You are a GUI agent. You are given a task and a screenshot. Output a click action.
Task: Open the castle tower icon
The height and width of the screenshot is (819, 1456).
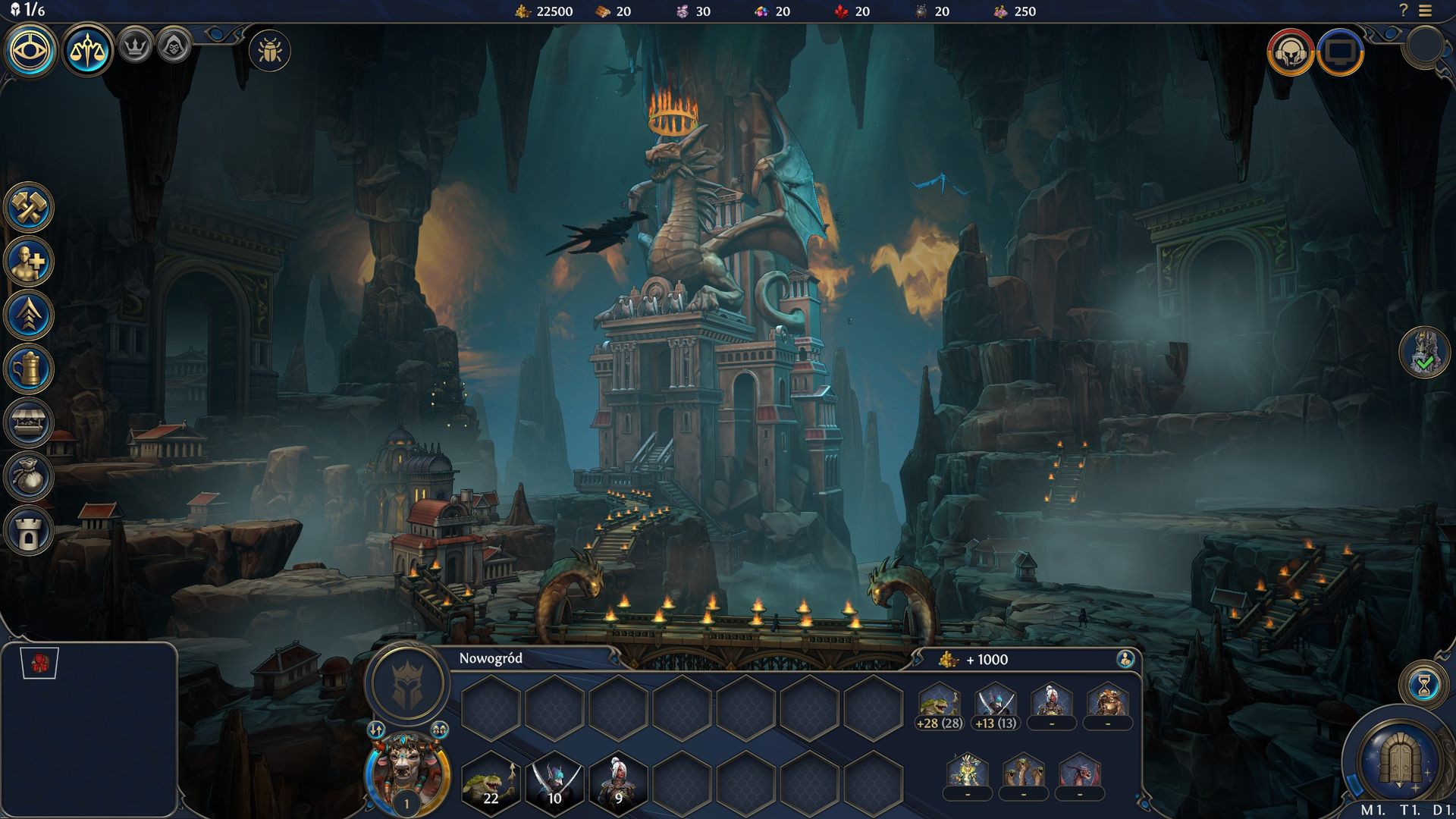pyautogui.click(x=29, y=531)
